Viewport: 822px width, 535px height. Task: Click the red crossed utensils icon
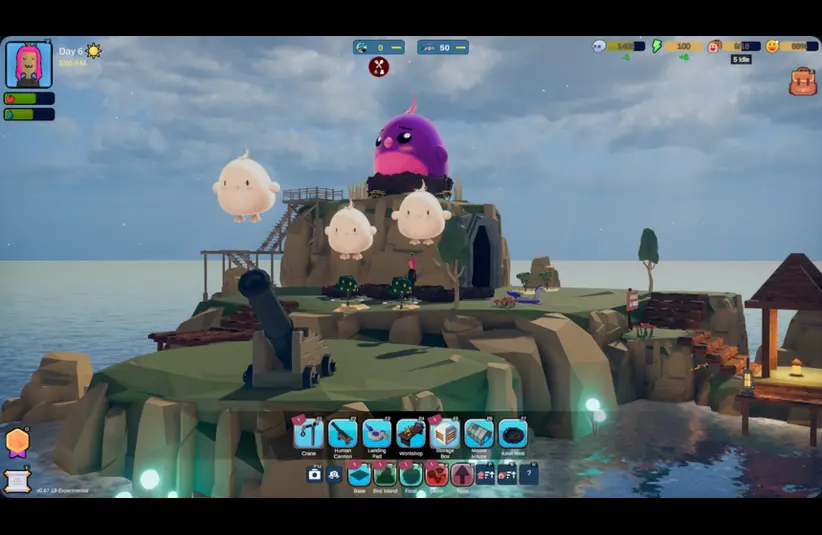(x=379, y=67)
